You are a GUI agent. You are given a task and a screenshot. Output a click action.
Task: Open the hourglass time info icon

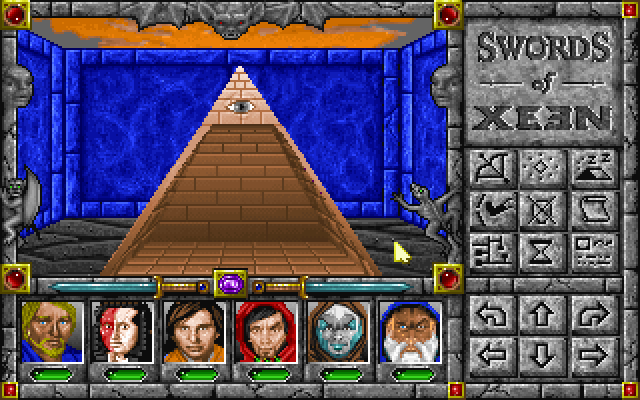(x=542, y=247)
